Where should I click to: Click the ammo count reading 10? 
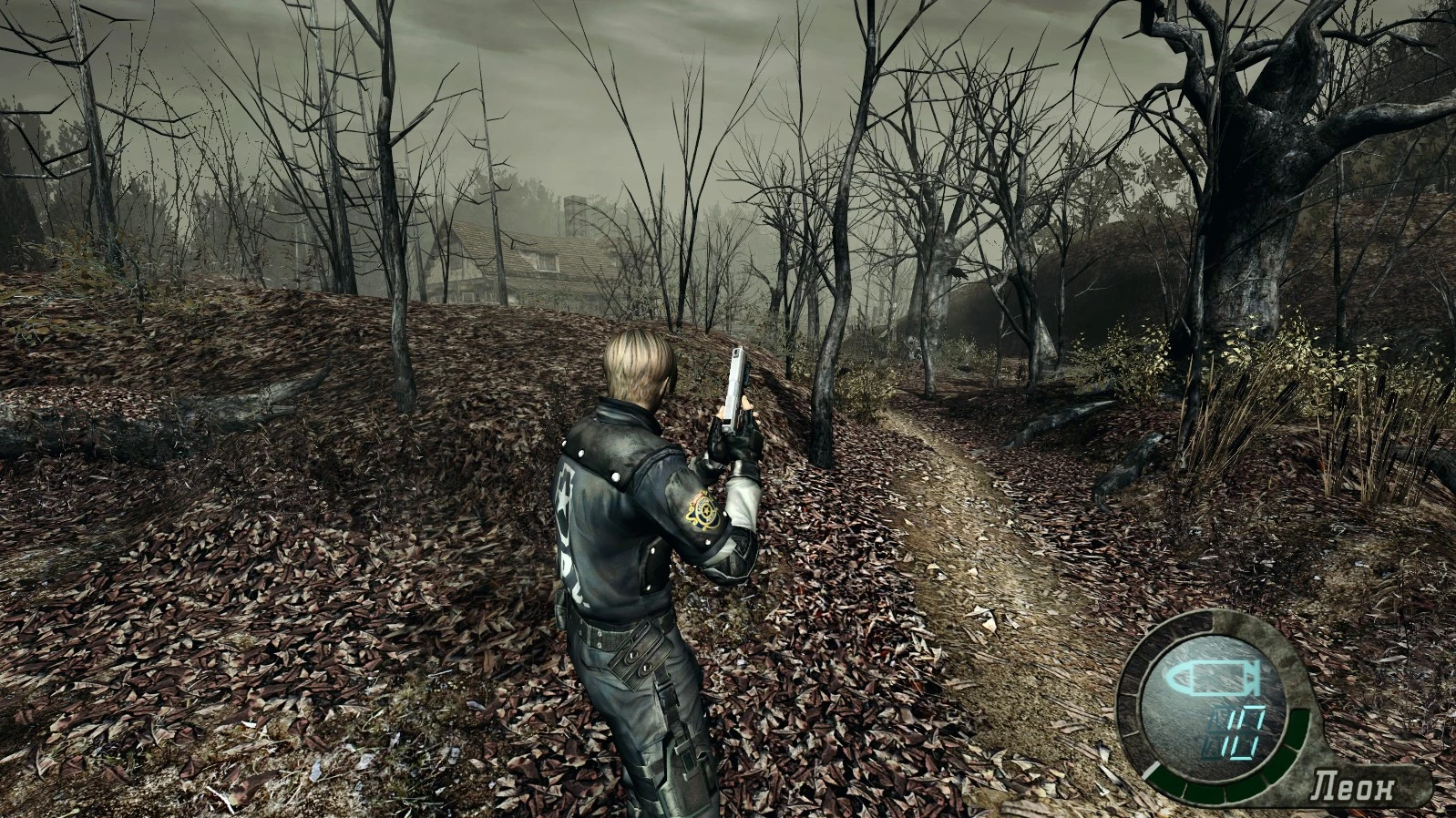1236,731
